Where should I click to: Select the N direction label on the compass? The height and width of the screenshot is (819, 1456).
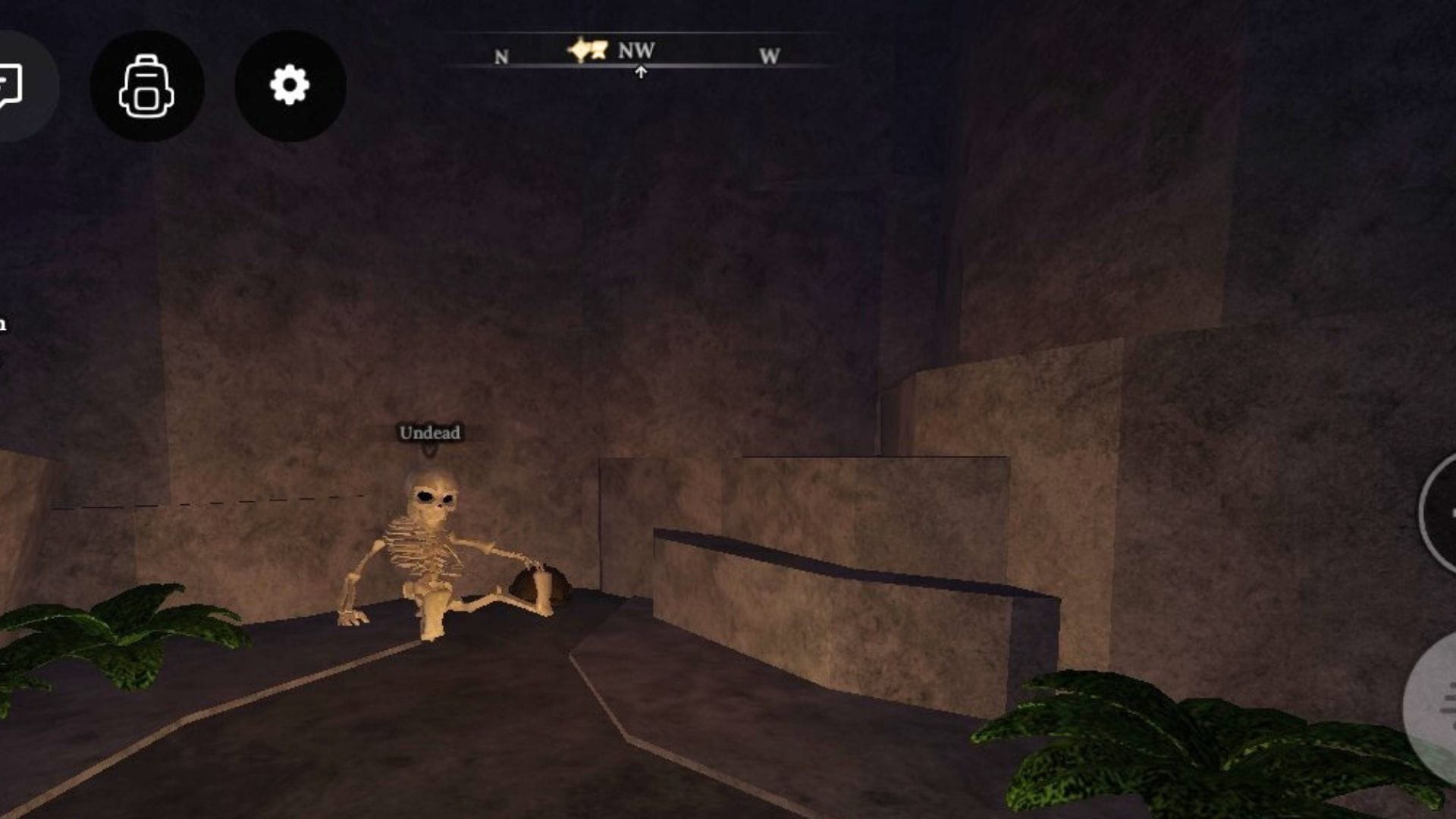(500, 56)
